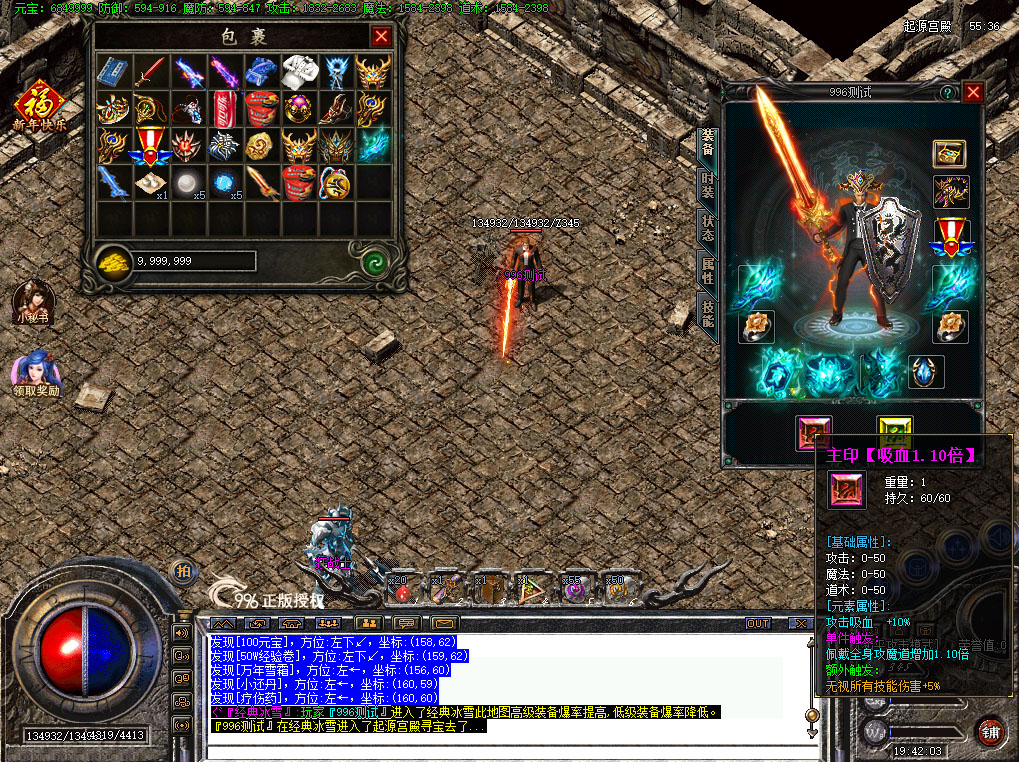Close the 996测试 character panel

[x=973, y=92]
